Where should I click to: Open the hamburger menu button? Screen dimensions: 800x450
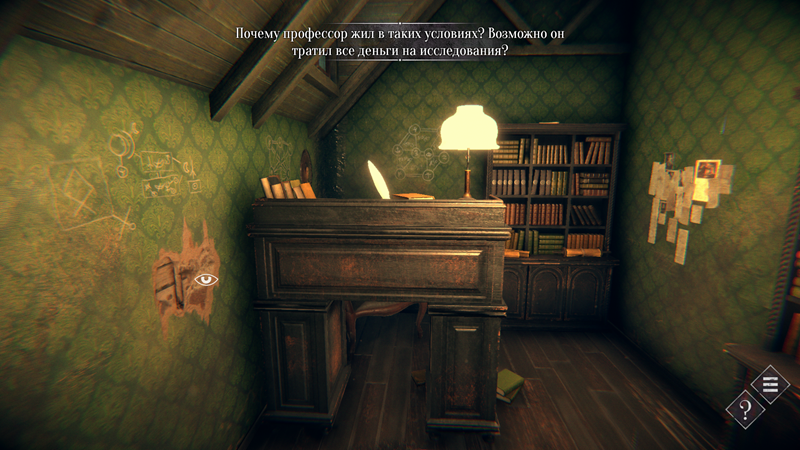coord(770,383)
